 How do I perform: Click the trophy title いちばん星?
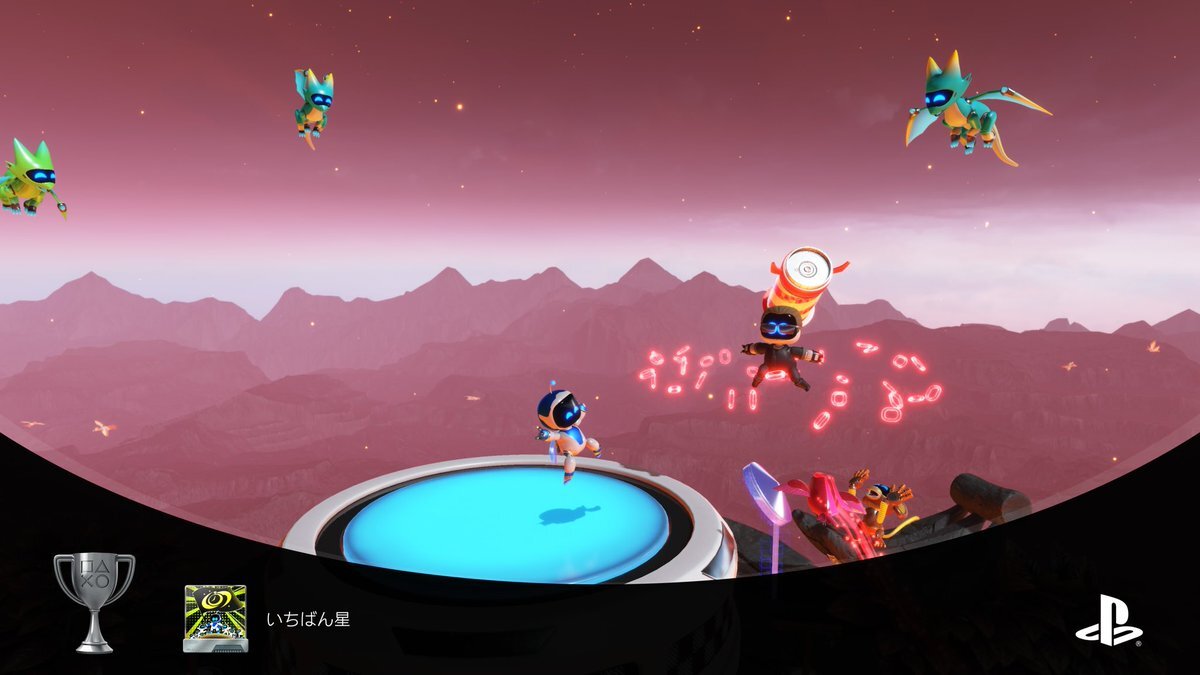point(308,620)
